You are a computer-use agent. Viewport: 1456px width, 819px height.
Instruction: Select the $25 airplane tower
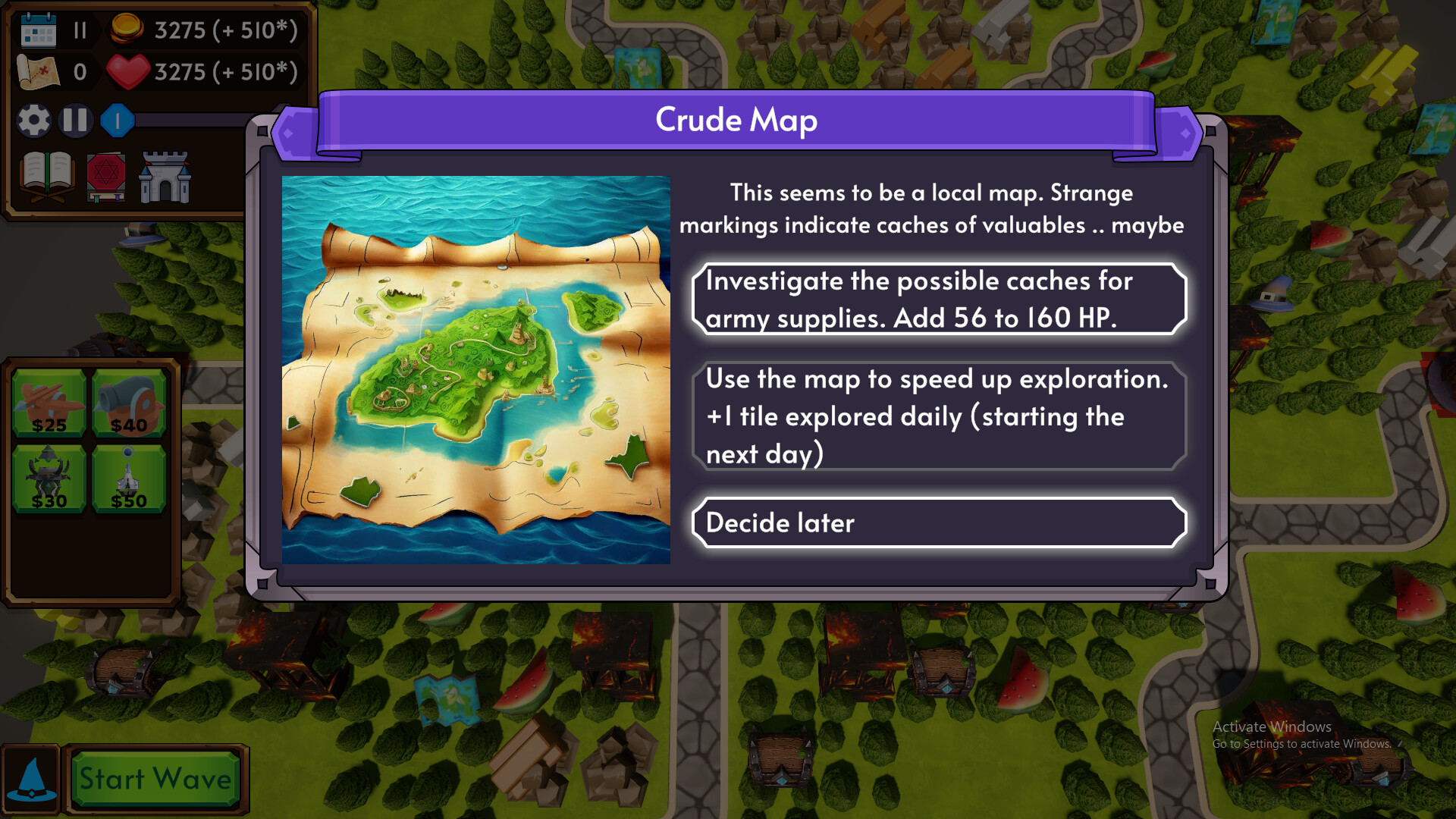(x=49, y=400)
